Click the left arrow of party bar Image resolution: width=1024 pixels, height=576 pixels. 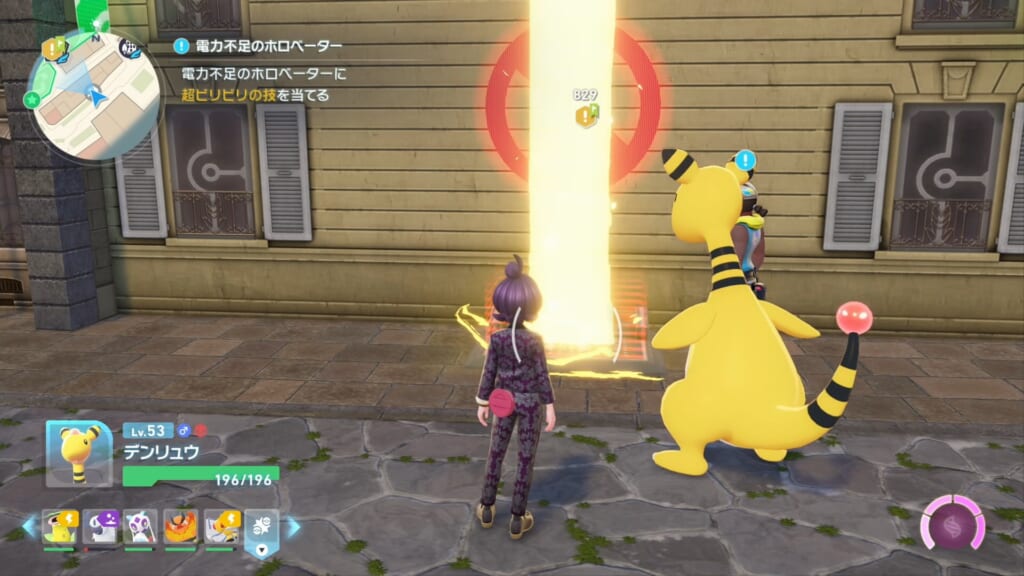coord(27,527)
